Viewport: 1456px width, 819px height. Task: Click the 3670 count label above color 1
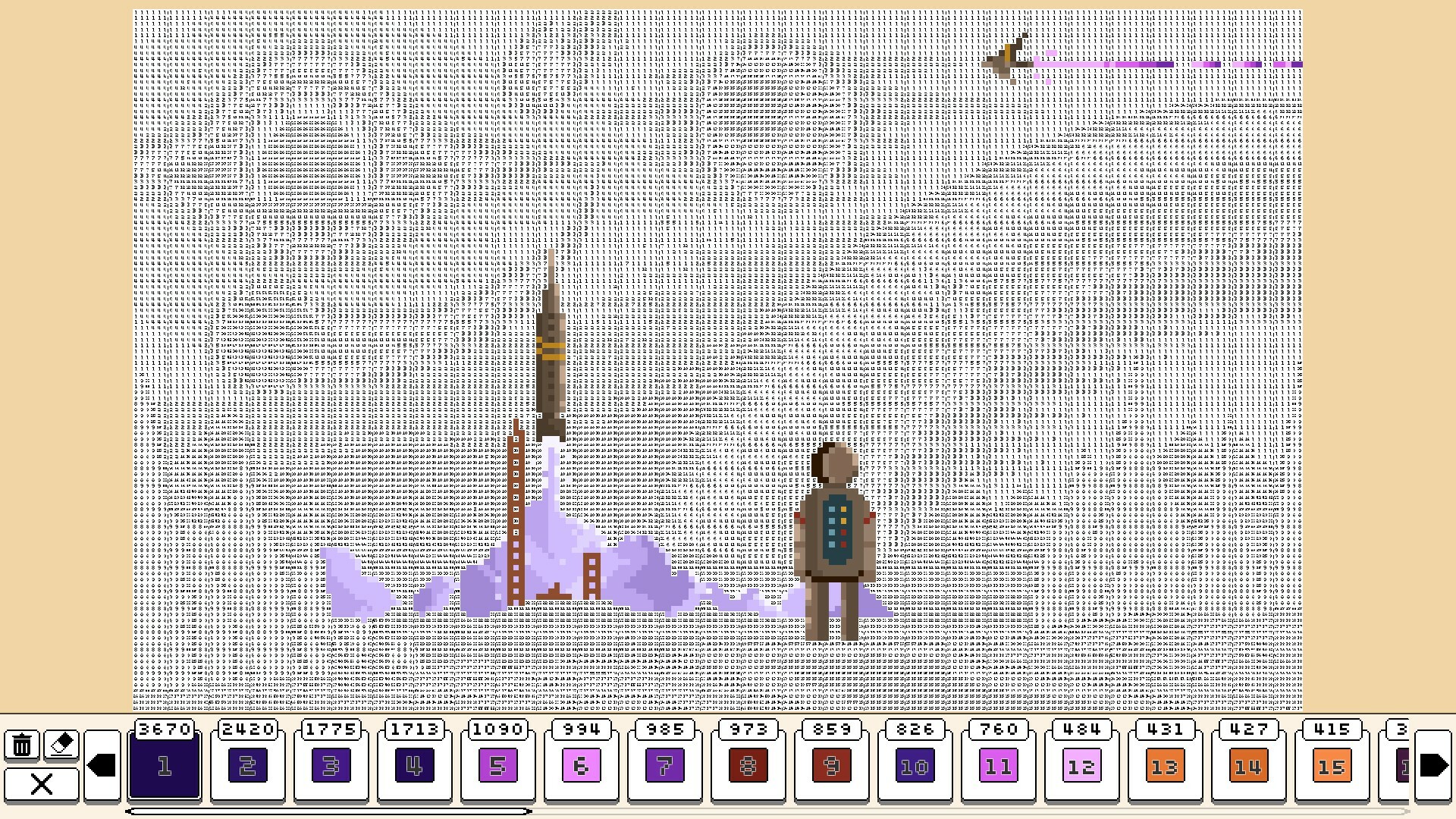tap(164, 729)
